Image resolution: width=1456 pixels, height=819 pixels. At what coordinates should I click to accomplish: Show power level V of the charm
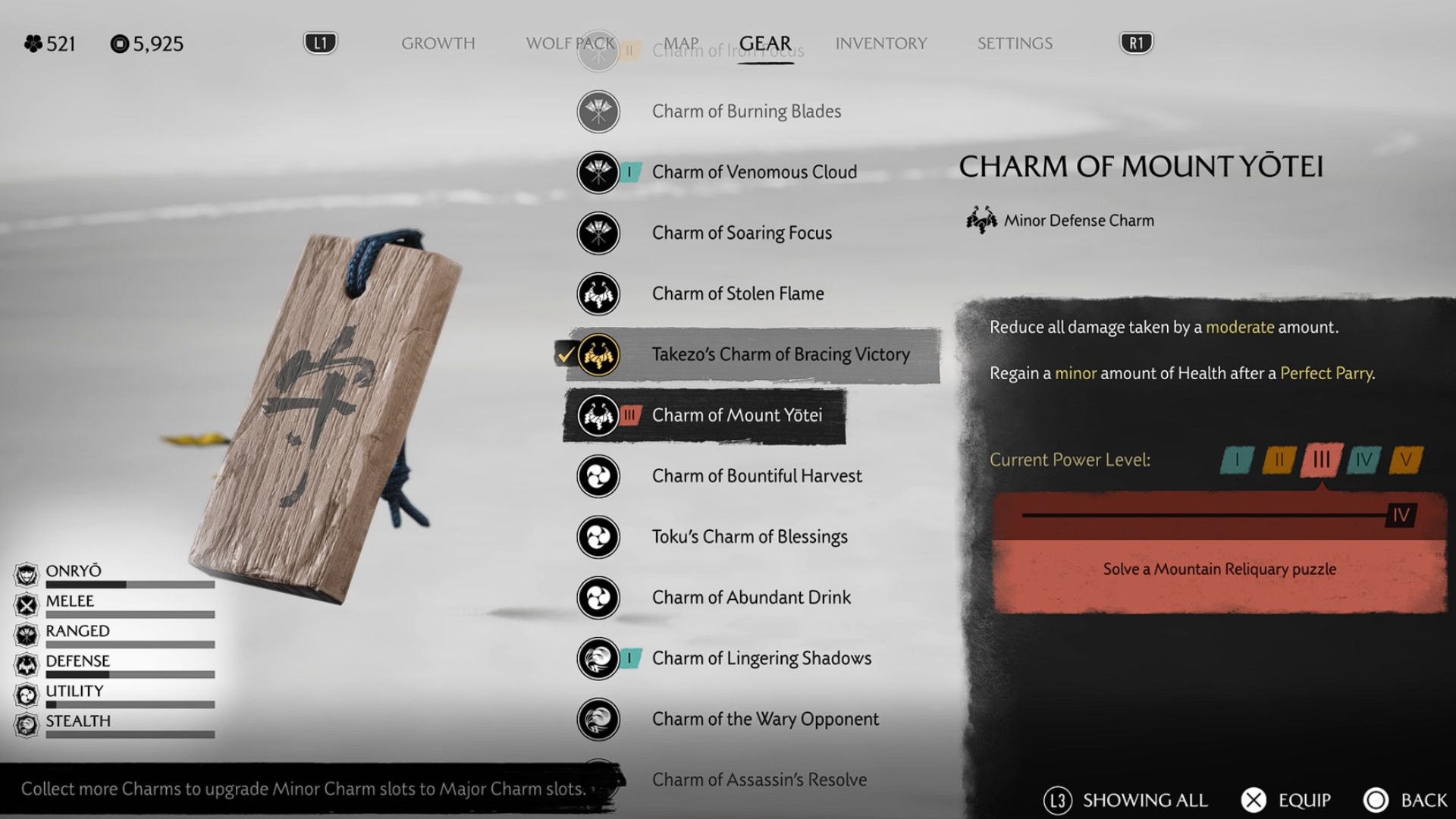point(1405,460)
